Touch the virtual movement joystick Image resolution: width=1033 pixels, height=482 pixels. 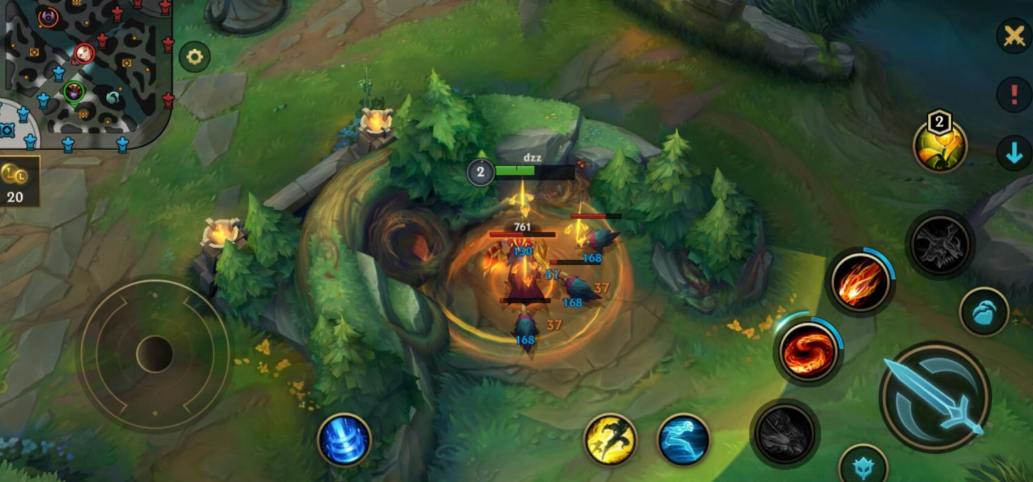[x=154, y=354]
